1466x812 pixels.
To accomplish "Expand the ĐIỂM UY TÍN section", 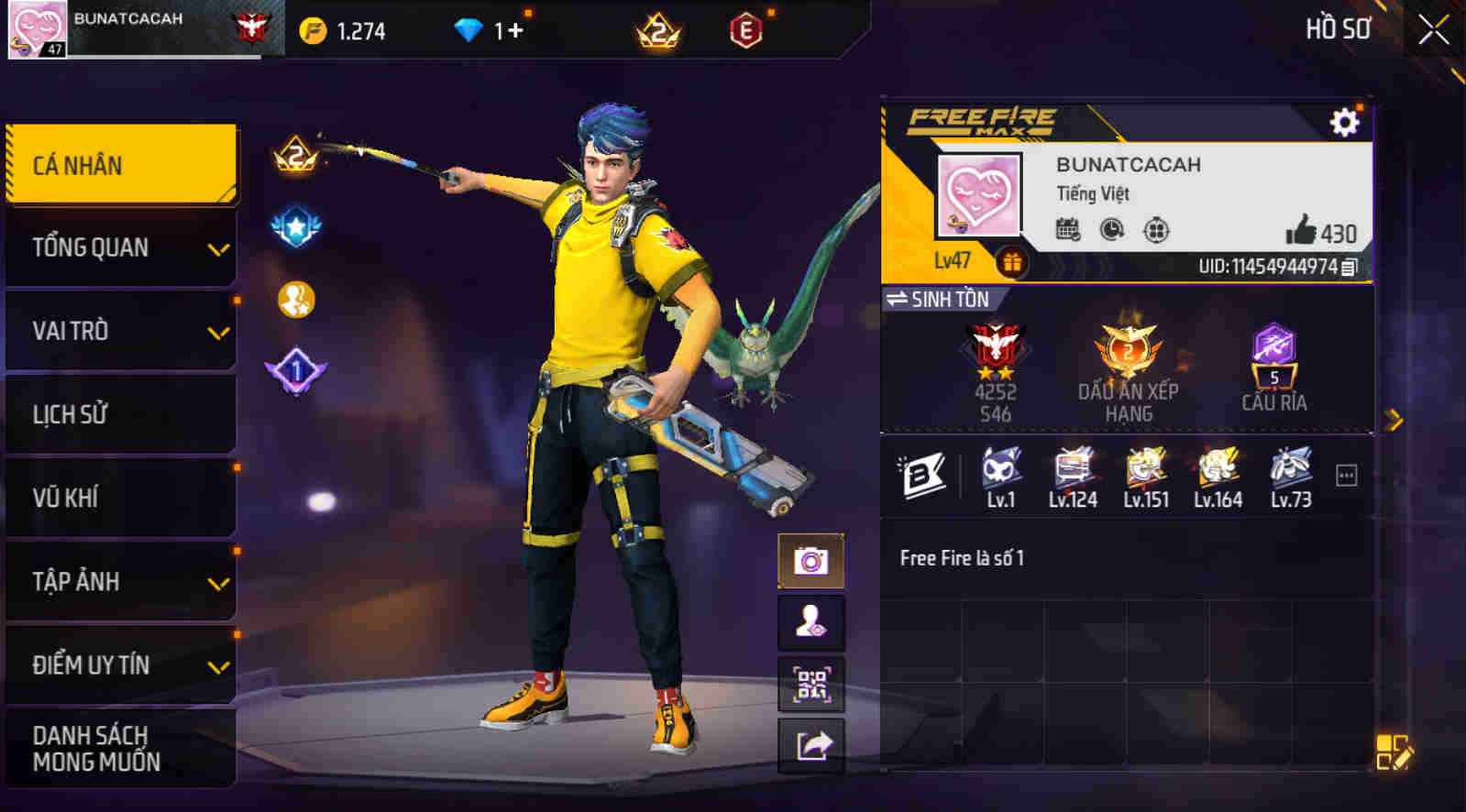I will click(119, 666).
